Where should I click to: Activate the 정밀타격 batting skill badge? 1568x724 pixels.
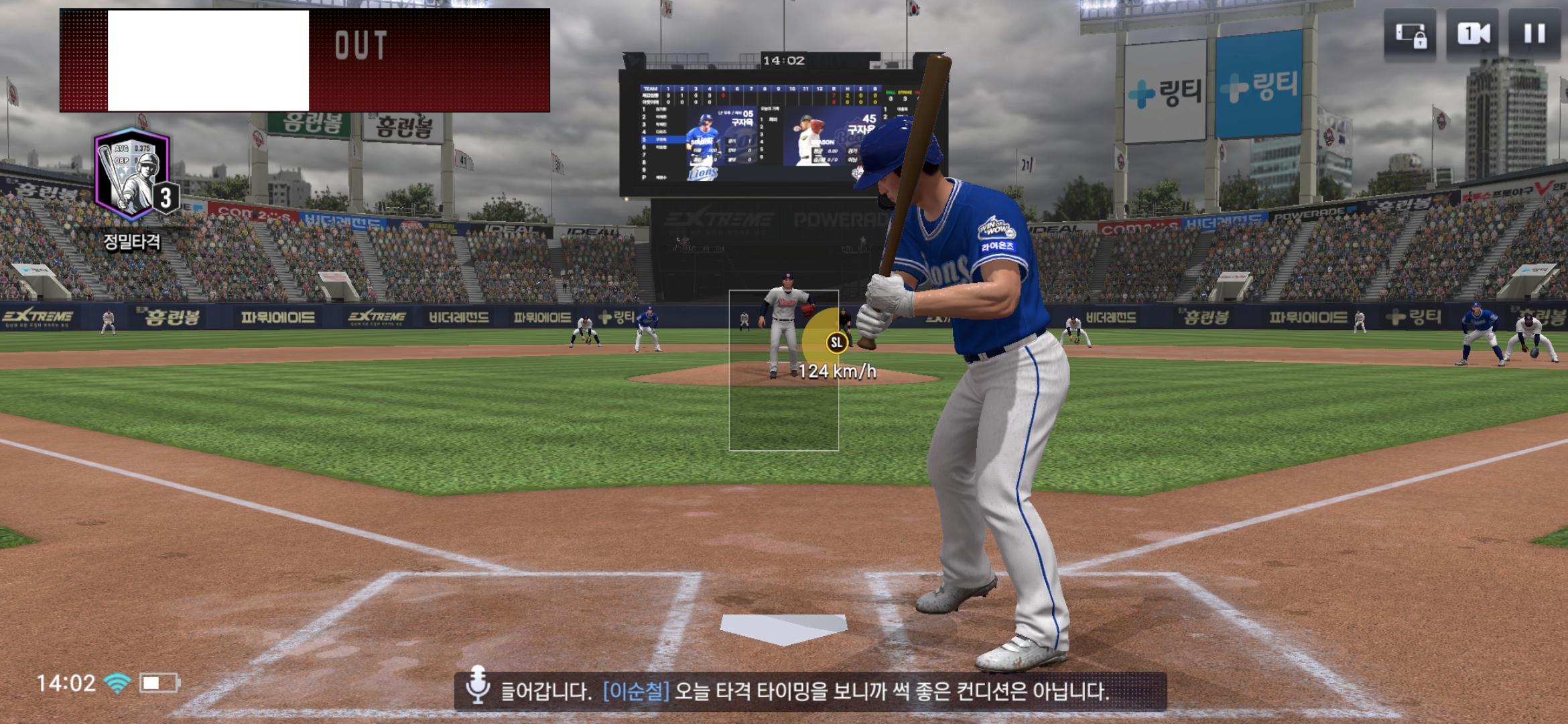pyautogui.click(x=133, y=177)
